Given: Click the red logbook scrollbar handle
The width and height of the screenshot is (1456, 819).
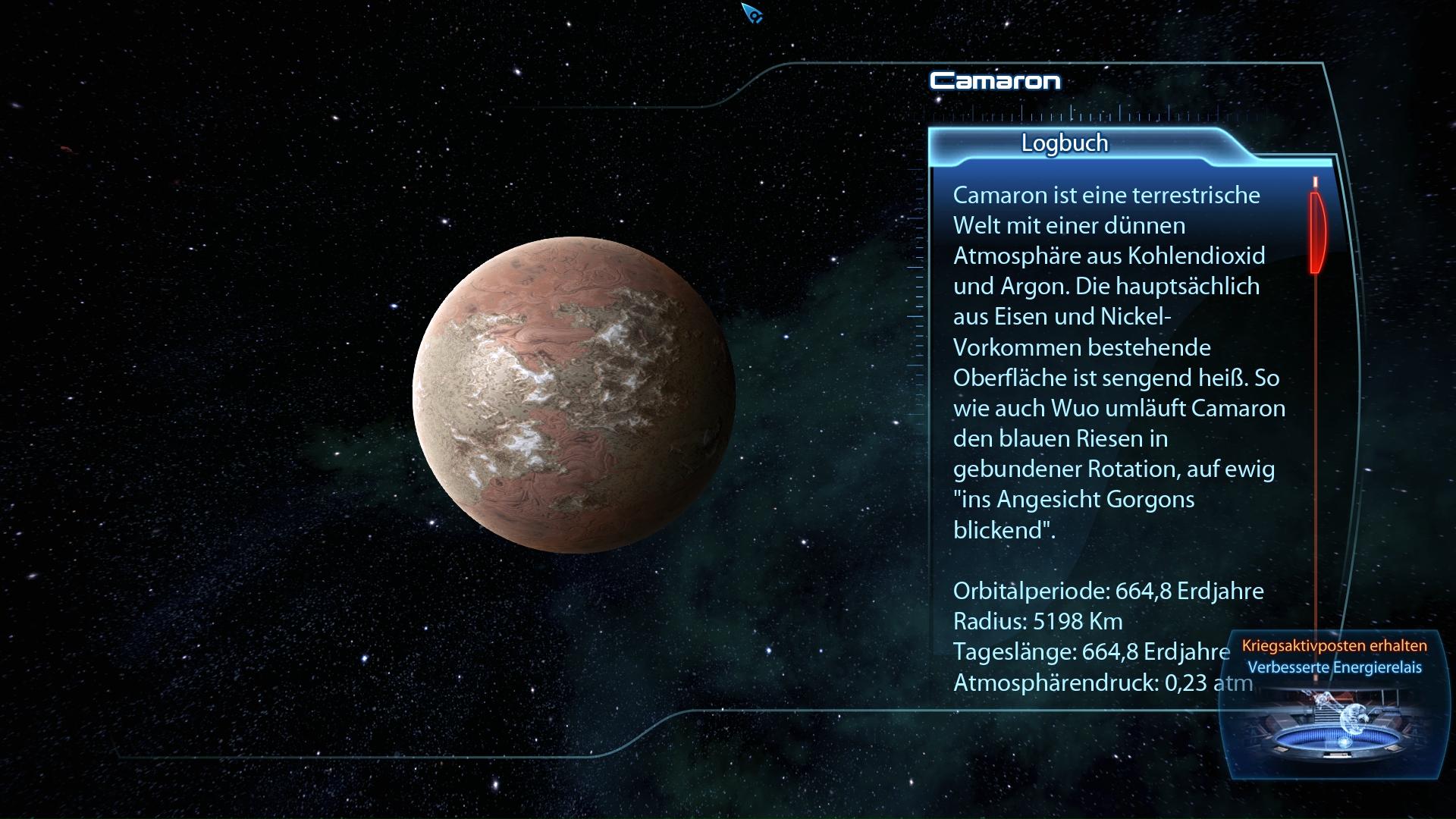Looking at the screenshot, I should pos(1316,231).
